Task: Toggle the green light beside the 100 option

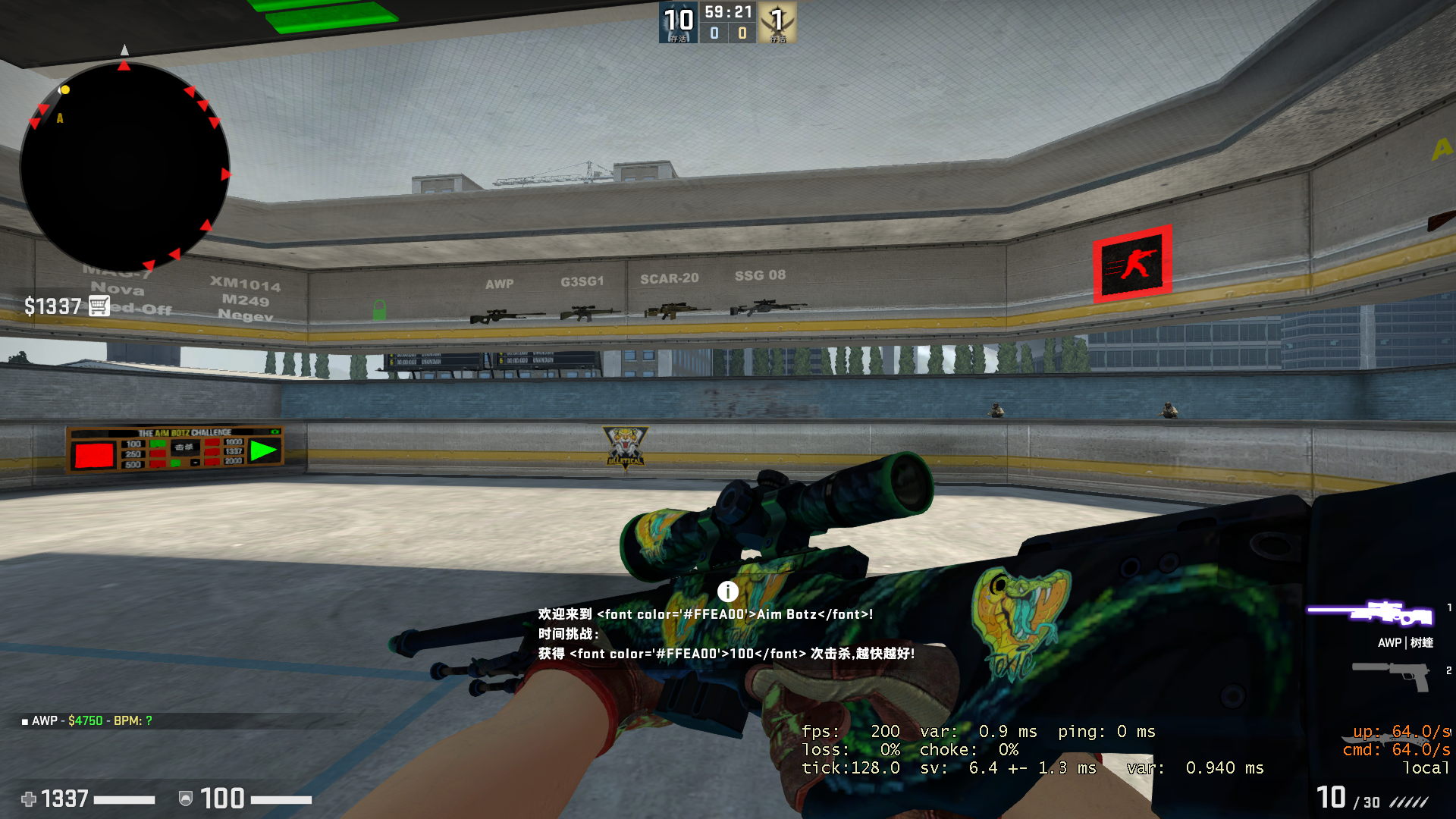Action: [x=158, y=444]
